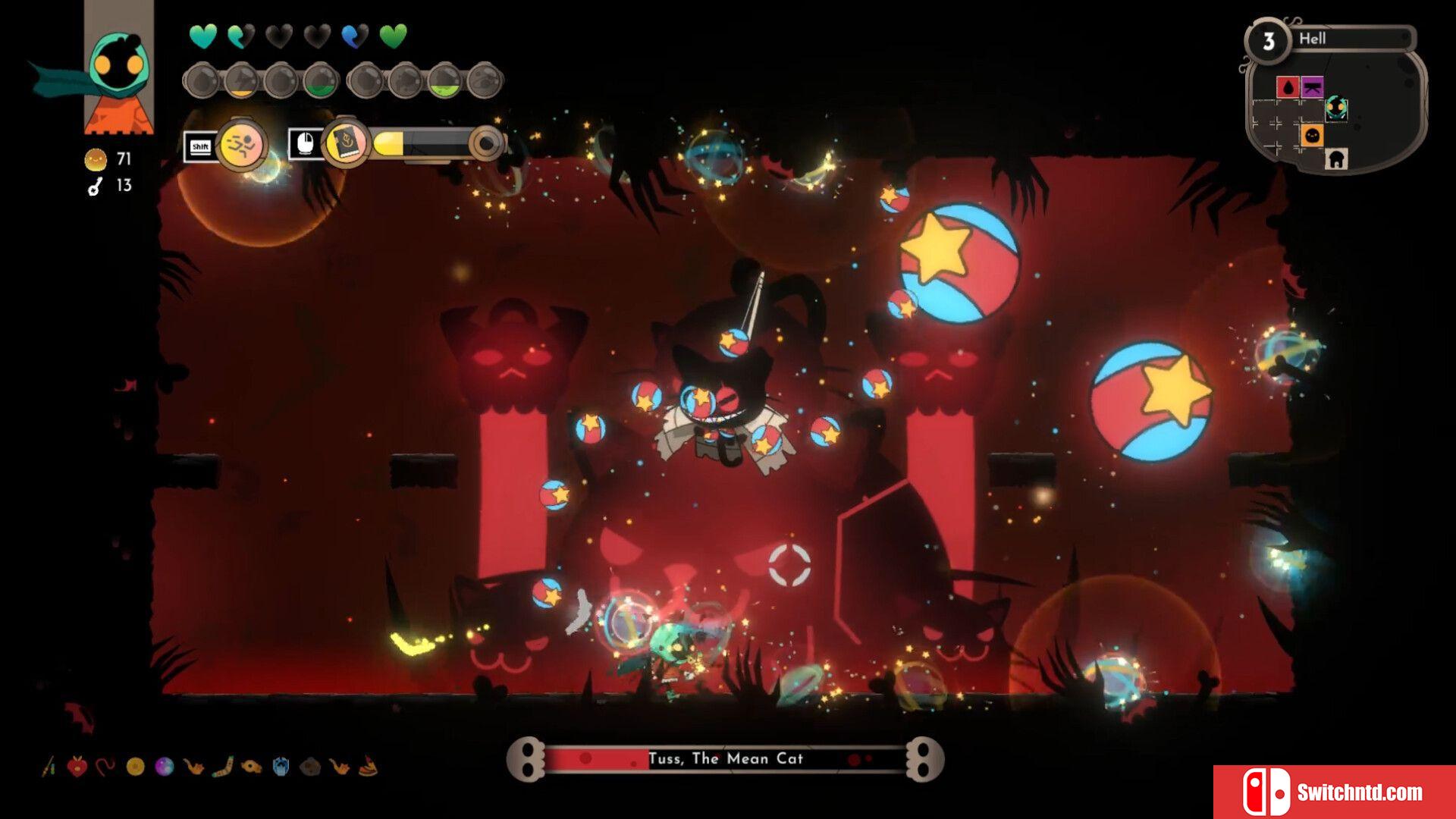Activate the dash running-figure ability
This screenshot has height=819, width=1456.
(x=241, y=144)
